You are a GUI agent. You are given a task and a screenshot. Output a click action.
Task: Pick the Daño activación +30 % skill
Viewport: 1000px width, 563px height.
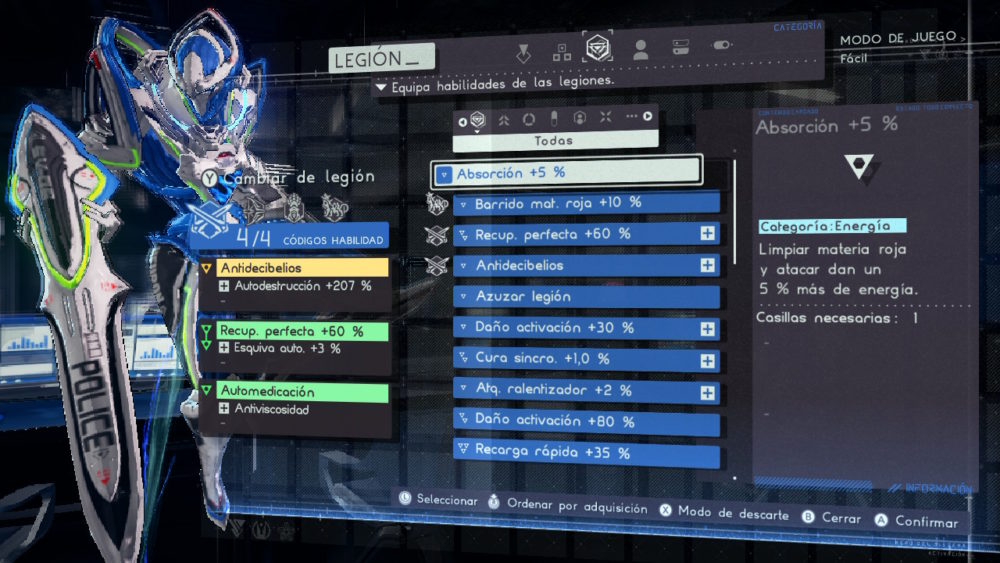pyautogui.click(x=586, y=328)
